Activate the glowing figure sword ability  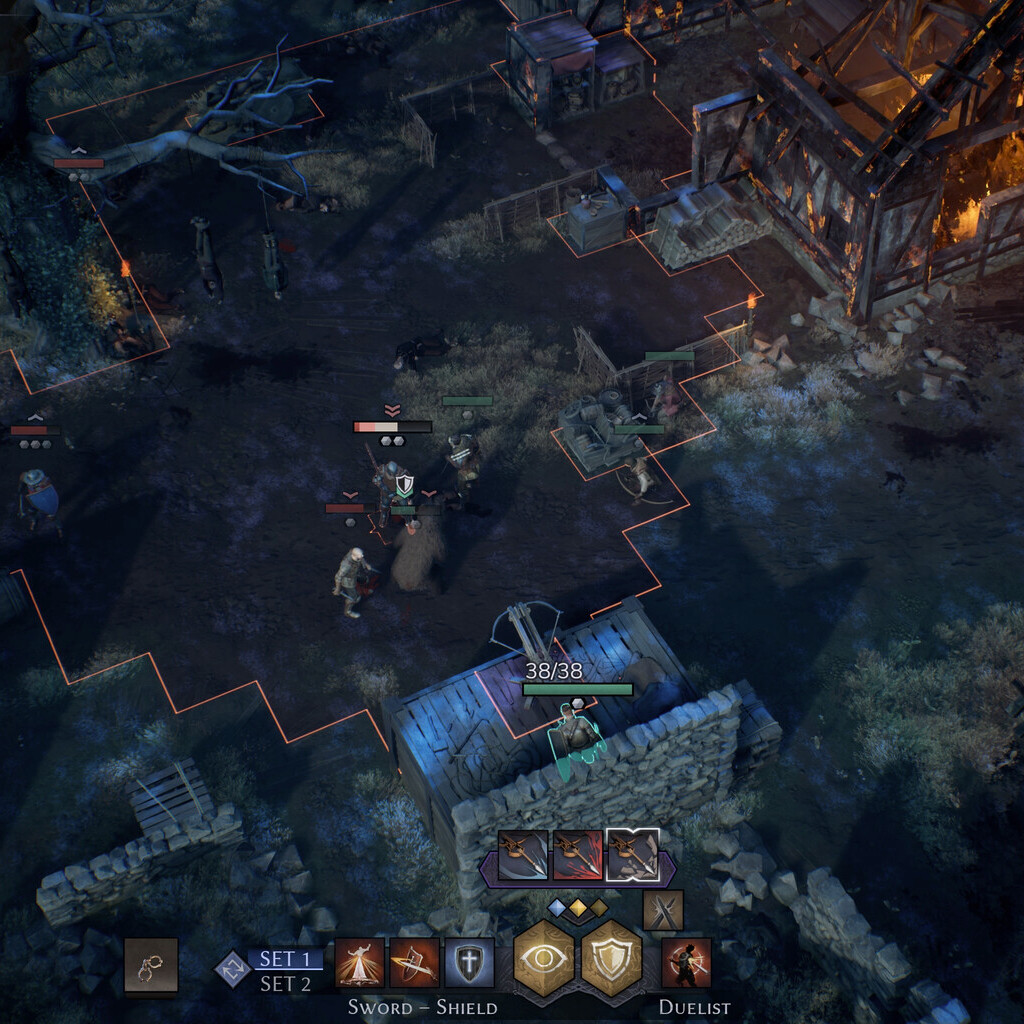coord(359,963)
